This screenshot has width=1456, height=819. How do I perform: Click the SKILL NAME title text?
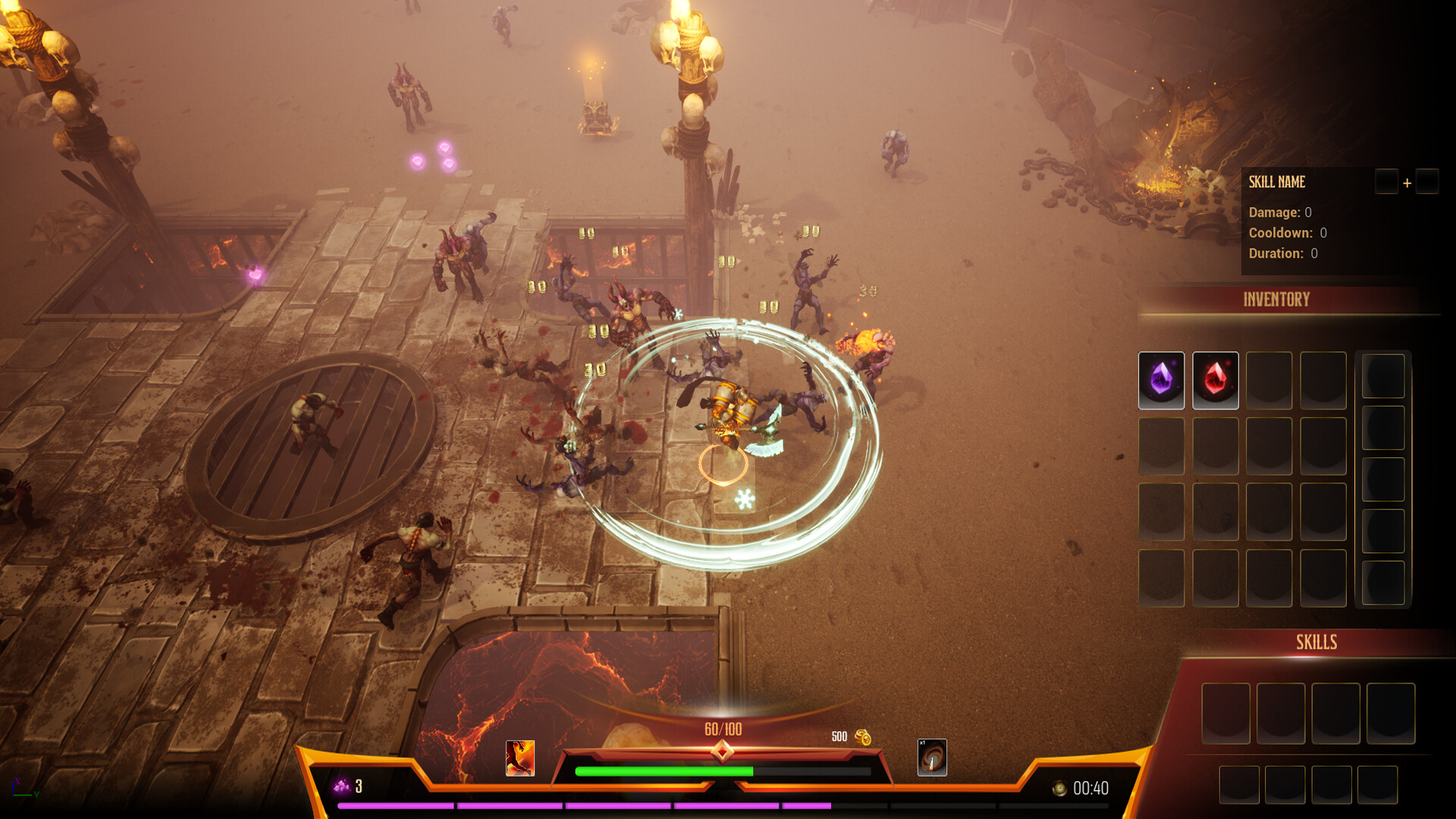point(1277,182)
